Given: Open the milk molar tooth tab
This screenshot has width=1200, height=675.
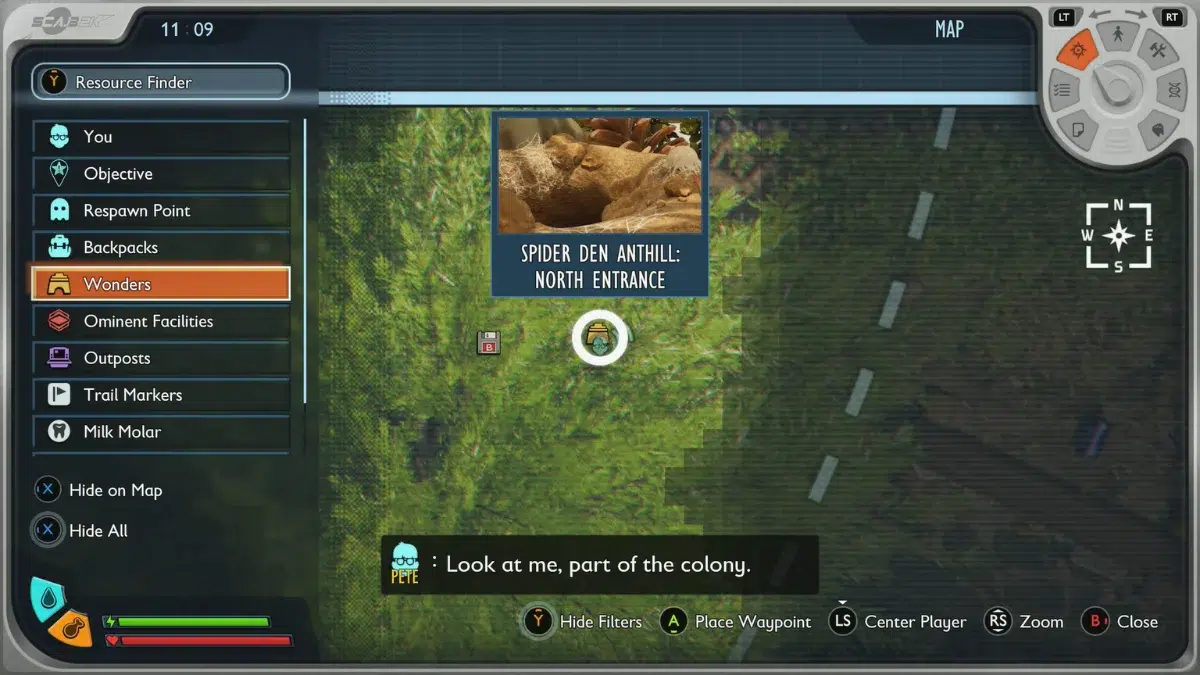Looking at the screenshot, I should 1157,129.
